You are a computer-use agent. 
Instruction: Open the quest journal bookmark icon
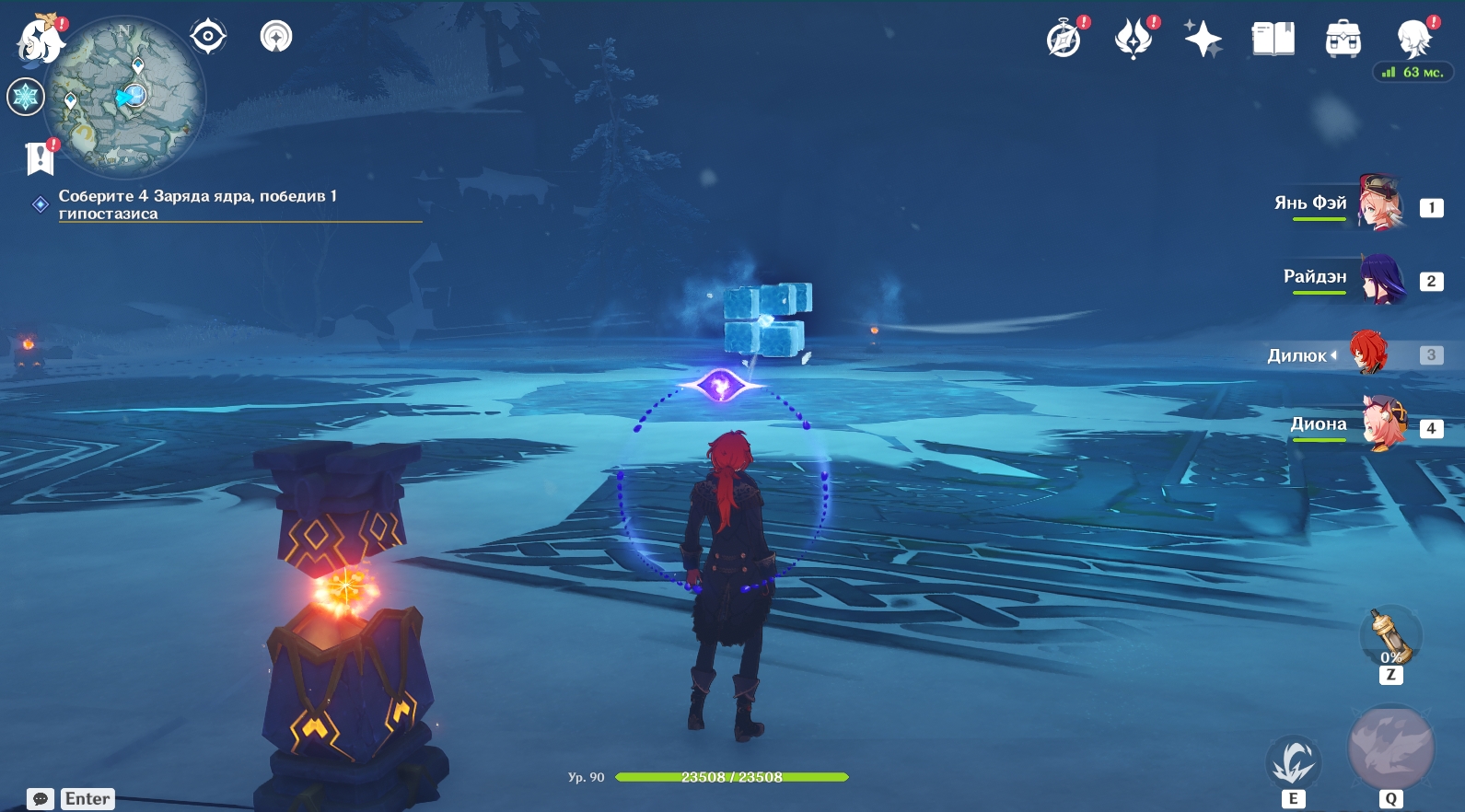pyautogui.click(x=40, y=158)
